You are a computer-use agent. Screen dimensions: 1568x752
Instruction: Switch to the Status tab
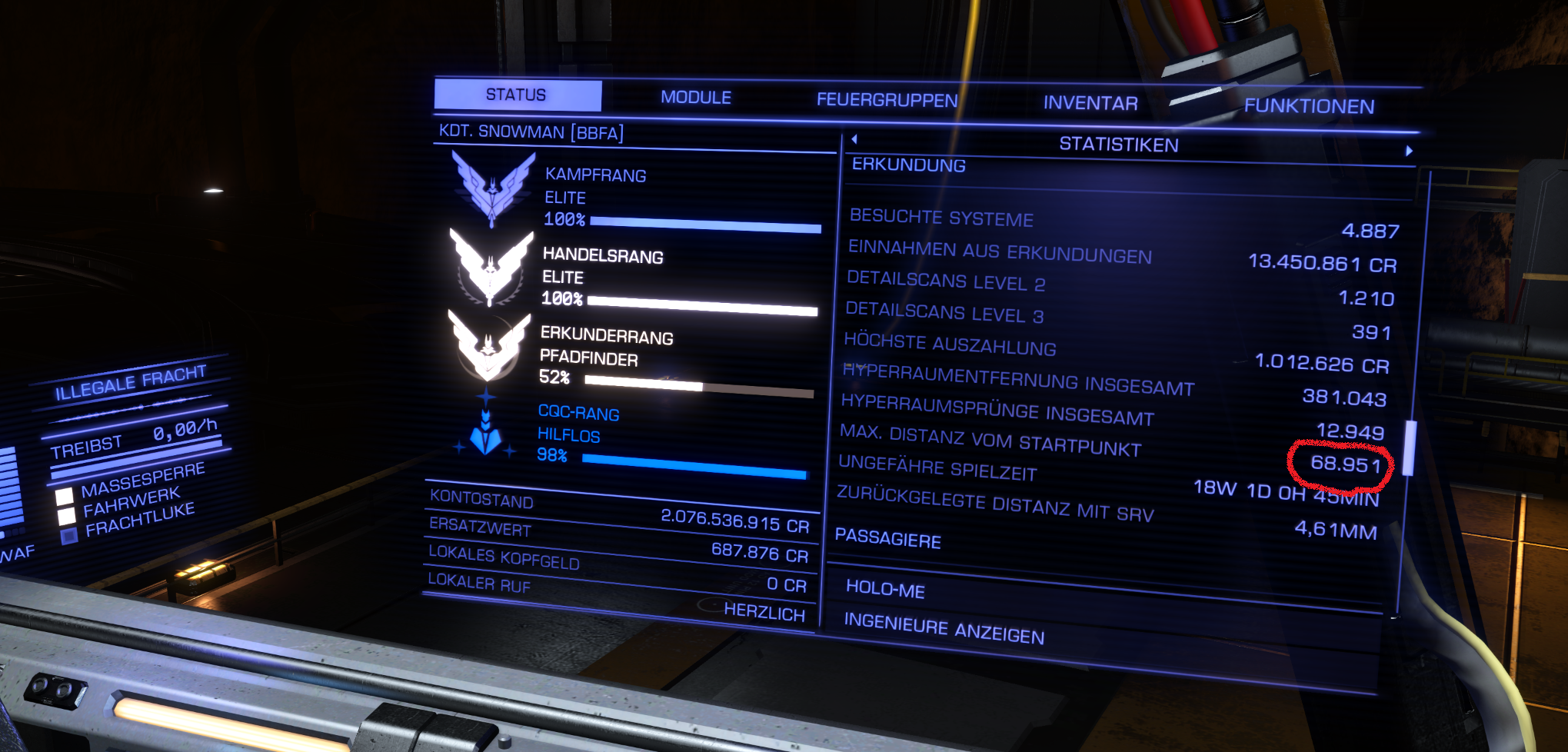click(517, 95)
